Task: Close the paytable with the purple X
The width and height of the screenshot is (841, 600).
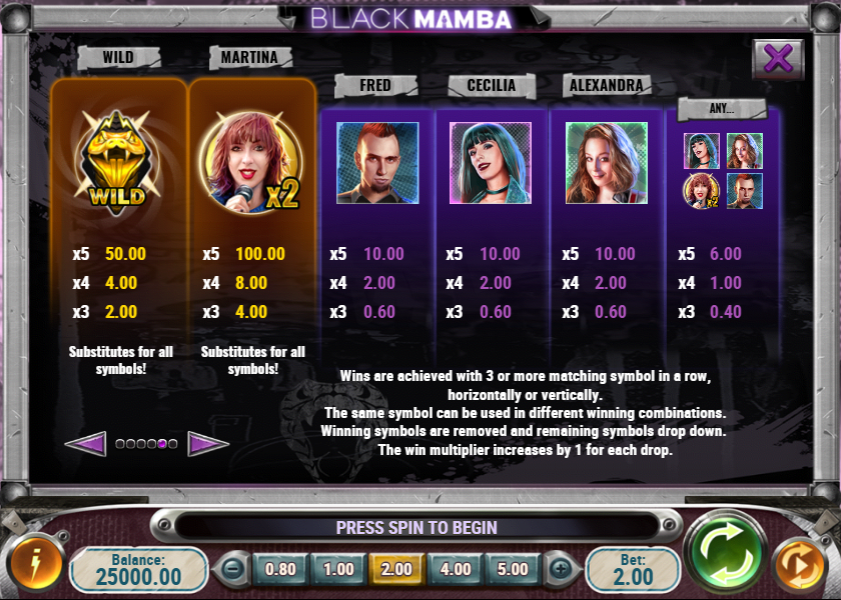Action: pos(777,59)
